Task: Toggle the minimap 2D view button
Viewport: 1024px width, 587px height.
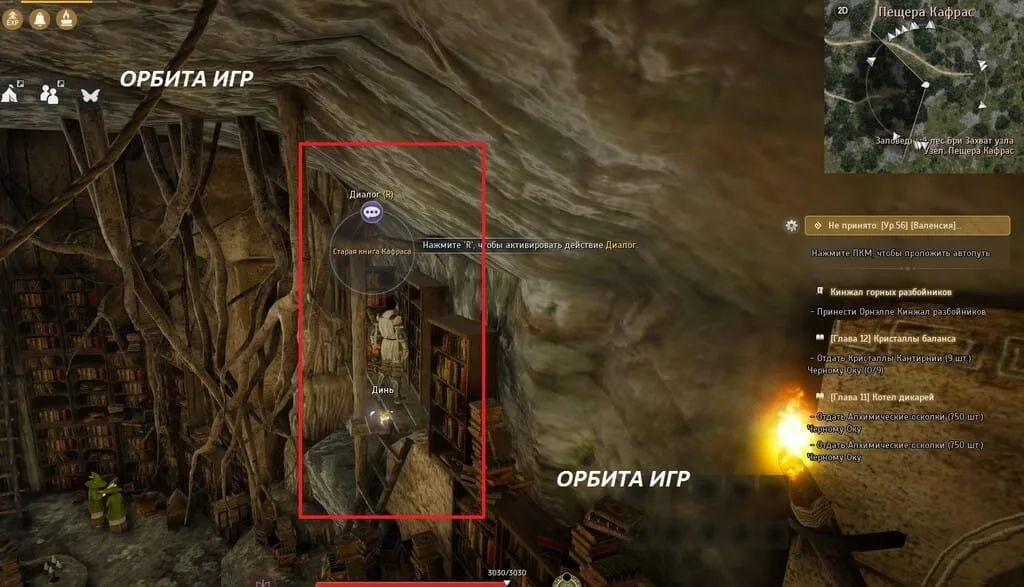Action: coord(842,11)
